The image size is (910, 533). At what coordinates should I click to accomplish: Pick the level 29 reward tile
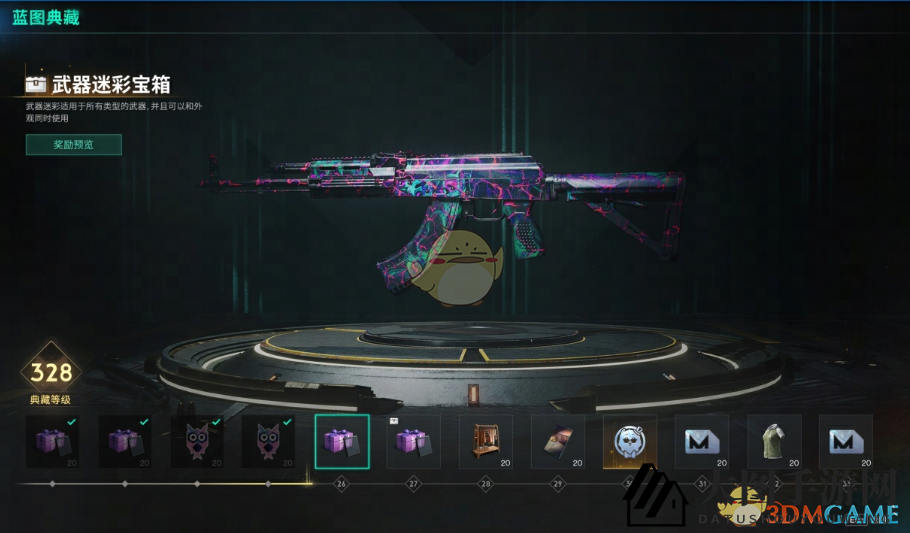pyautogui.click(x=558, y=441)
